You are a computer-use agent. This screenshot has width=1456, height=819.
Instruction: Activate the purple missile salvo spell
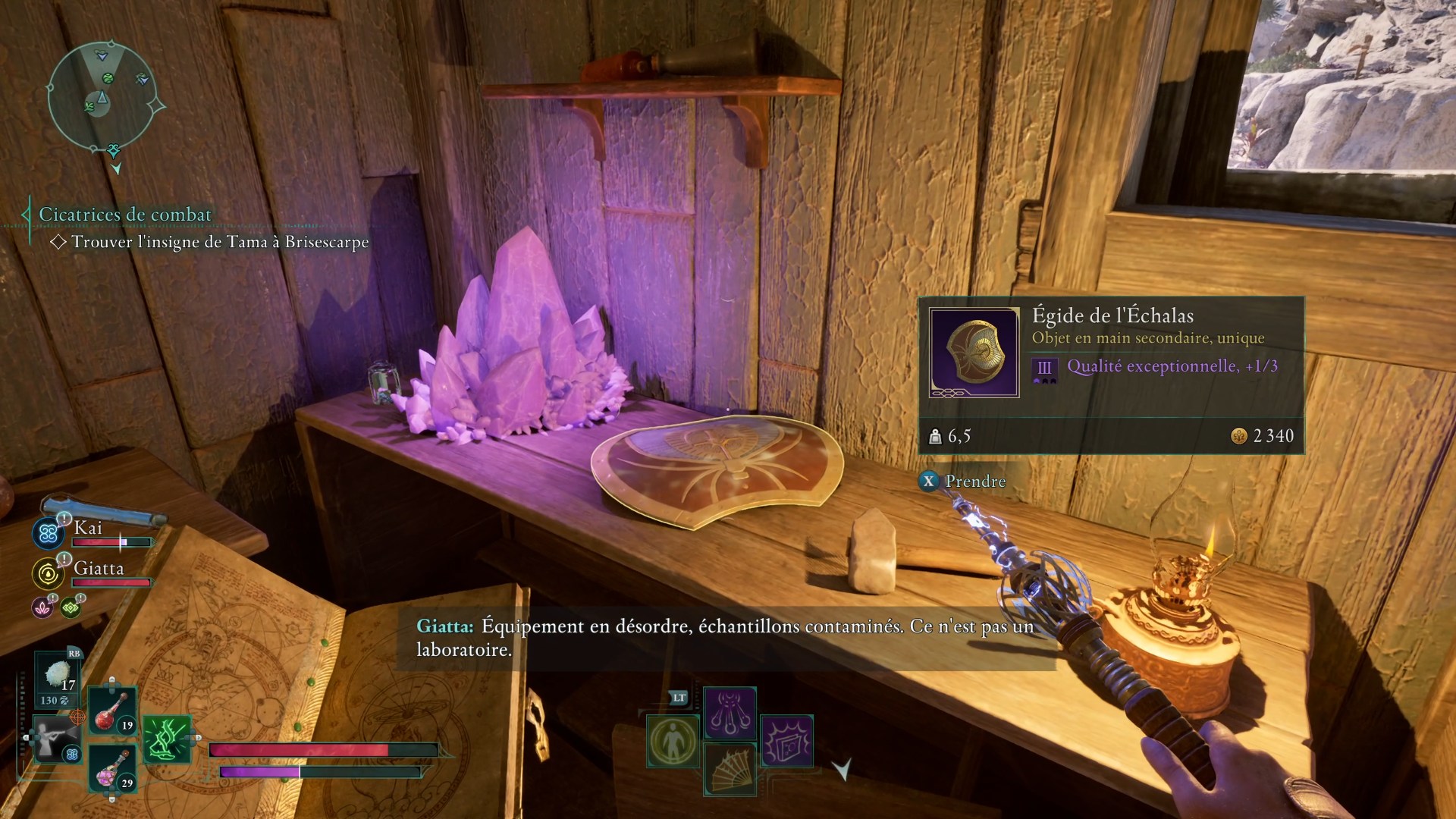[x=730, y=712]
